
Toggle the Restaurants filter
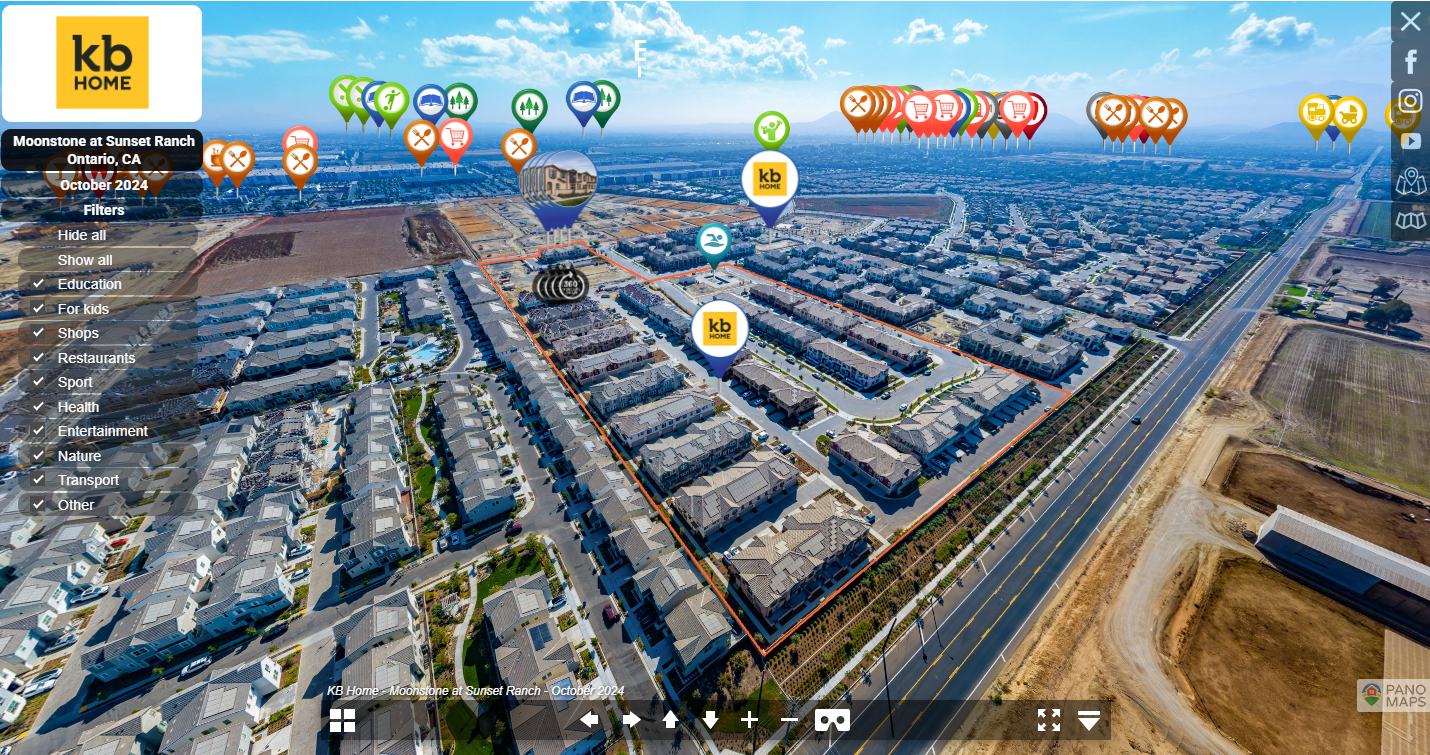point(39,358)
